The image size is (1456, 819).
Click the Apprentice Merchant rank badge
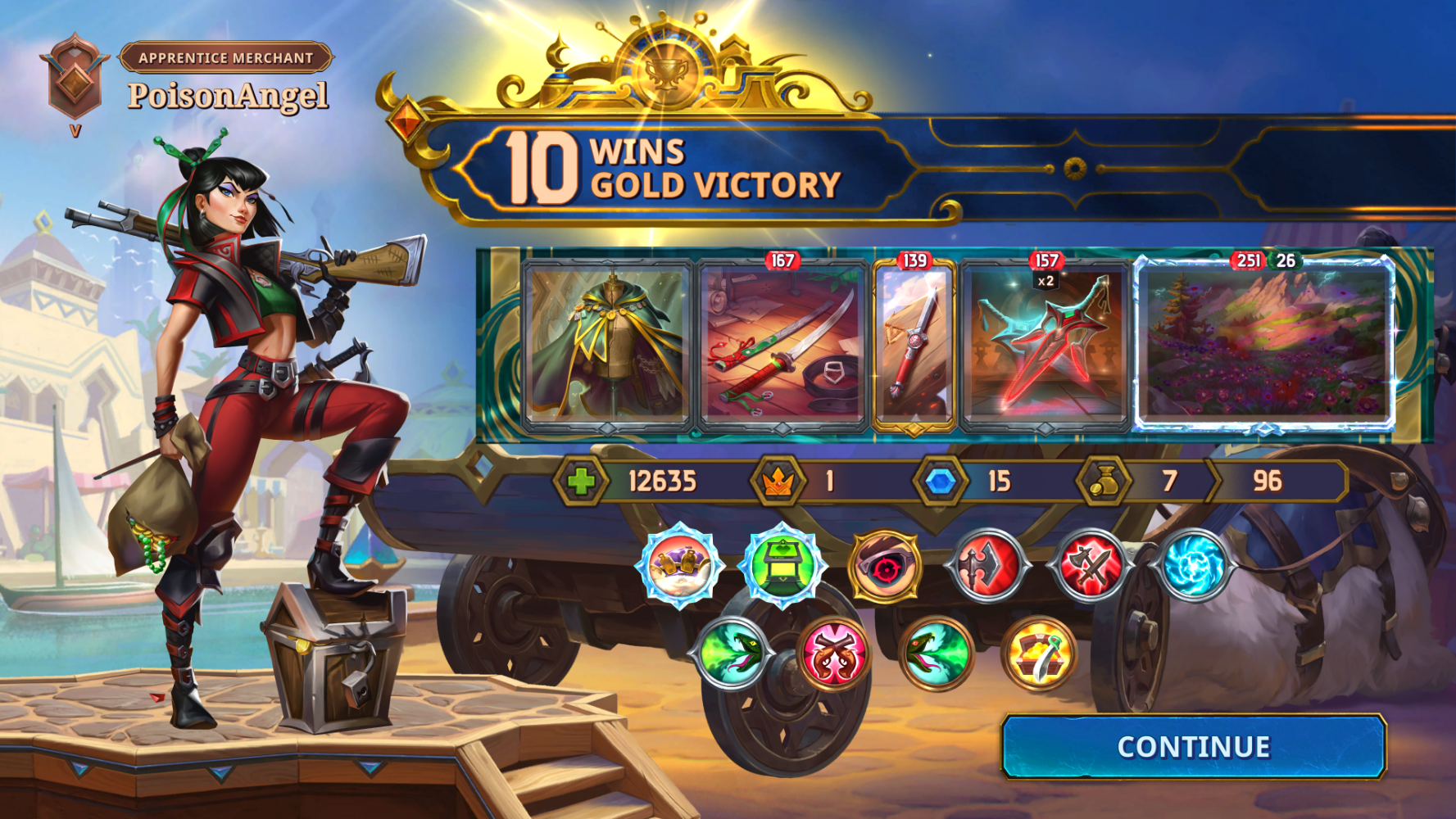click(75, 78)
